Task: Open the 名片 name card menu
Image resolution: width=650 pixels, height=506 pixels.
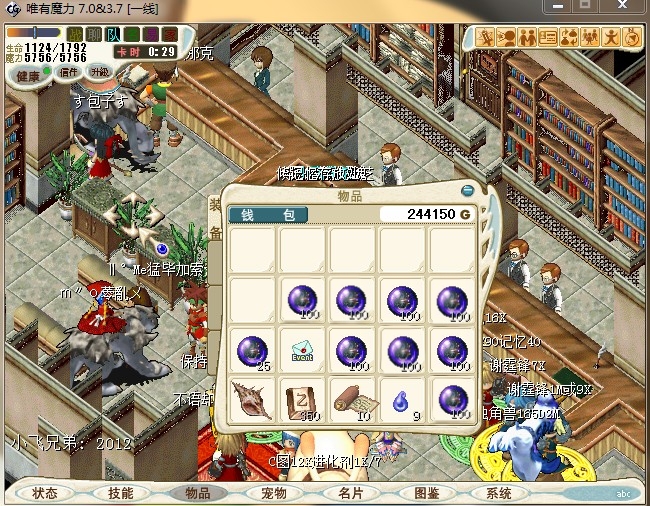Action: (x=350, y=493)
